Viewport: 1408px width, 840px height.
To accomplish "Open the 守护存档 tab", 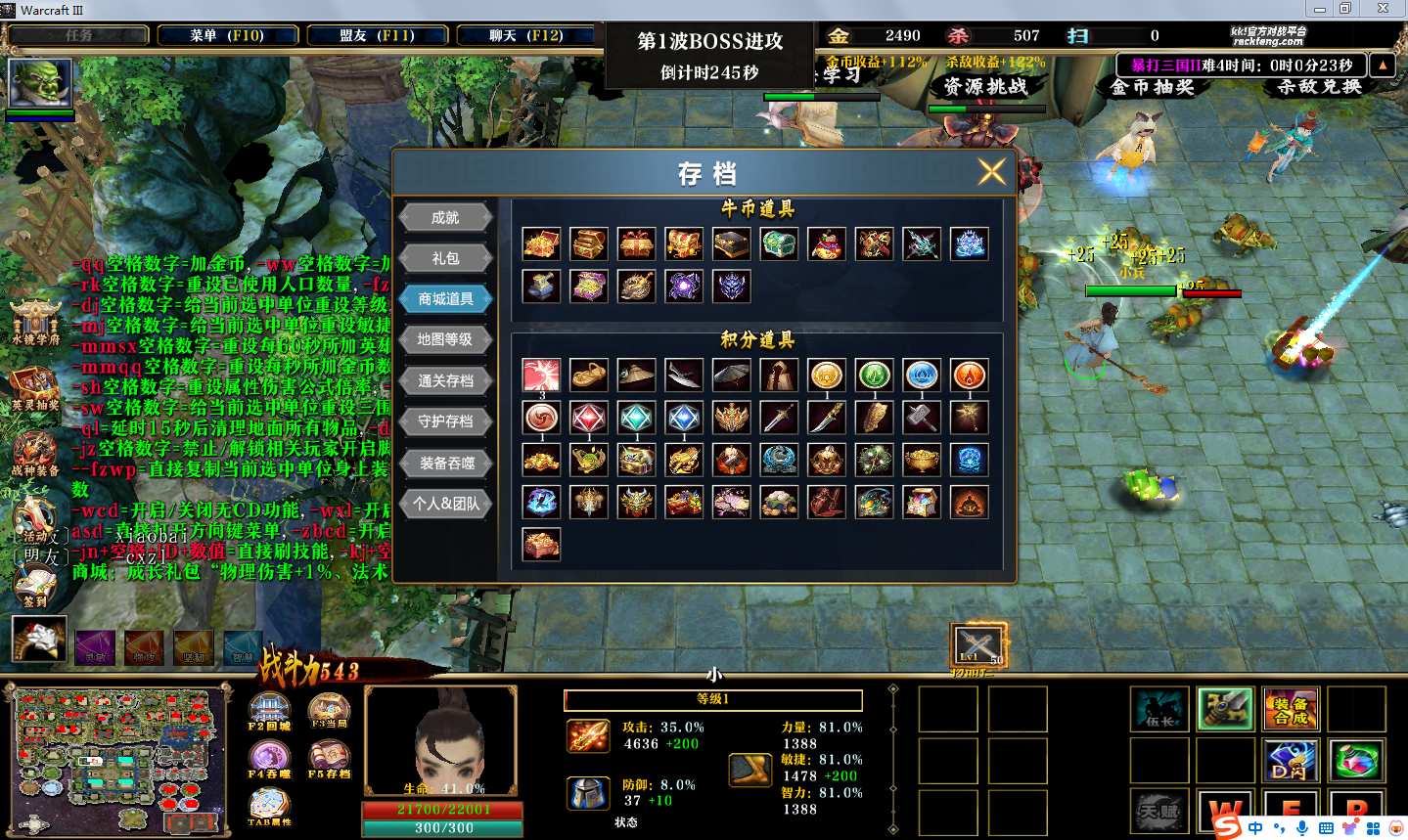I will [x=445, y=421].
